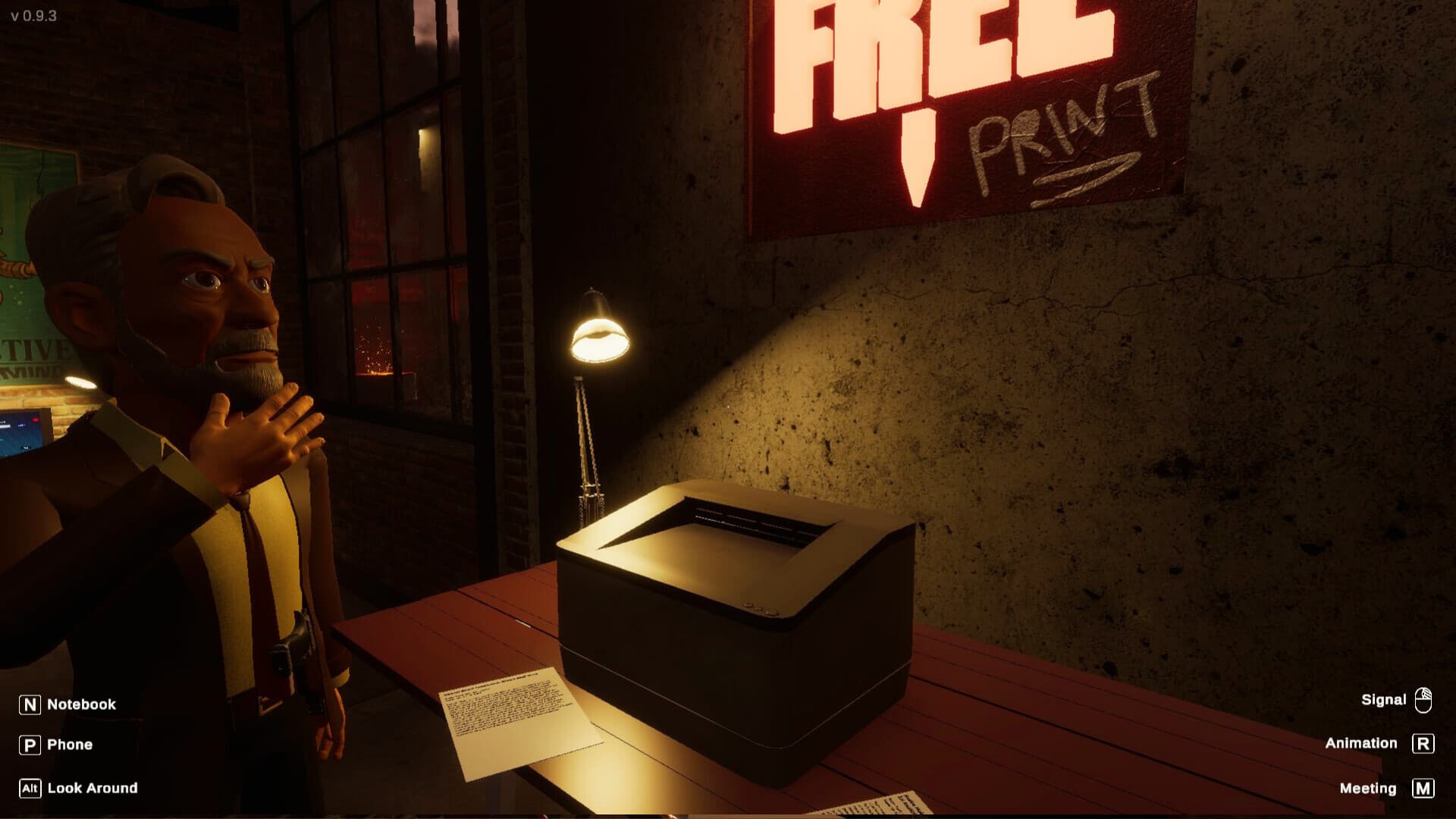The width and height of the screenshot is (1456, 819).
Task: Activate Look Around
Action: pos(91,788)
